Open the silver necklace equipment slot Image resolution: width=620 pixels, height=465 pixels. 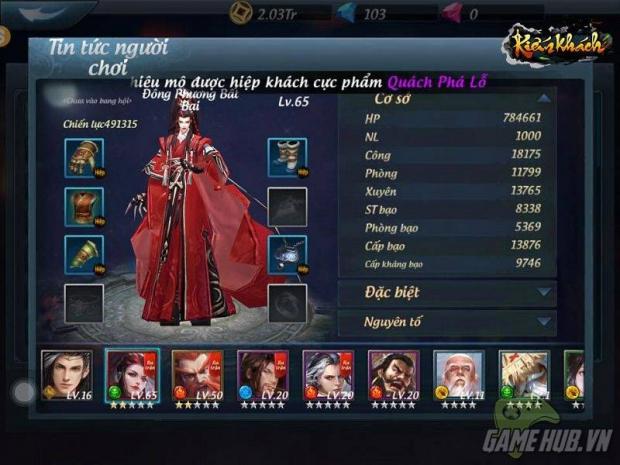[x=287, y=254]
